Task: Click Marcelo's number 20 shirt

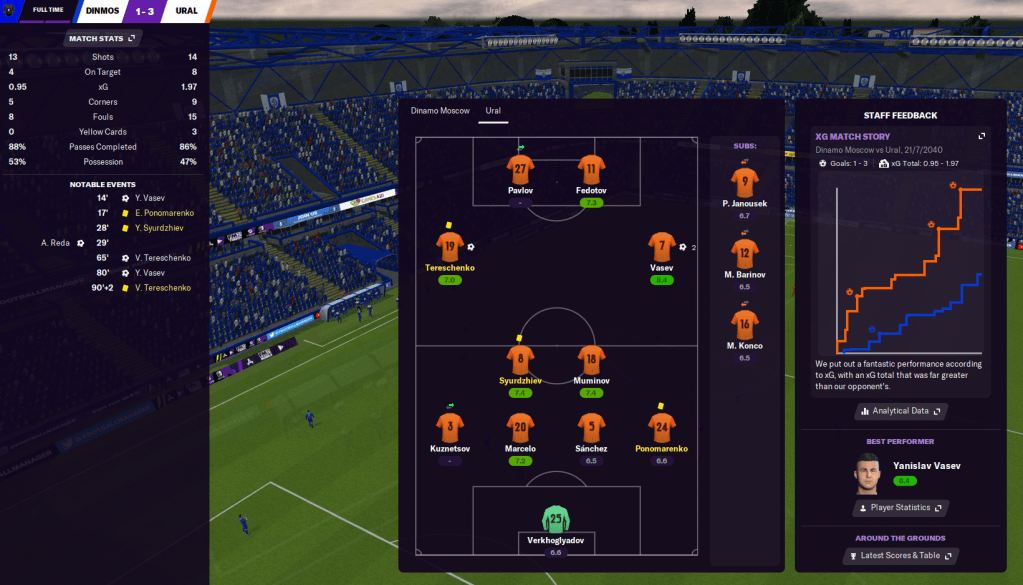Action: (x=520, y=427)
